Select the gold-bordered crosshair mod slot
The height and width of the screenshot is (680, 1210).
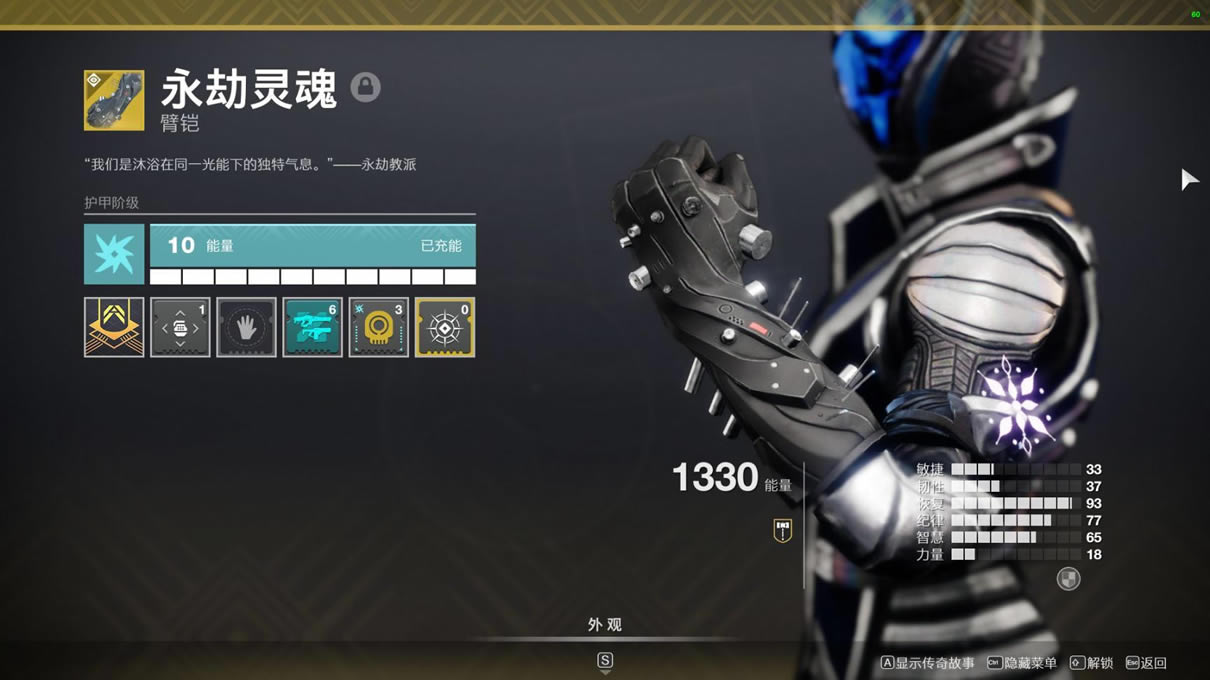click(x=444, y=327)
